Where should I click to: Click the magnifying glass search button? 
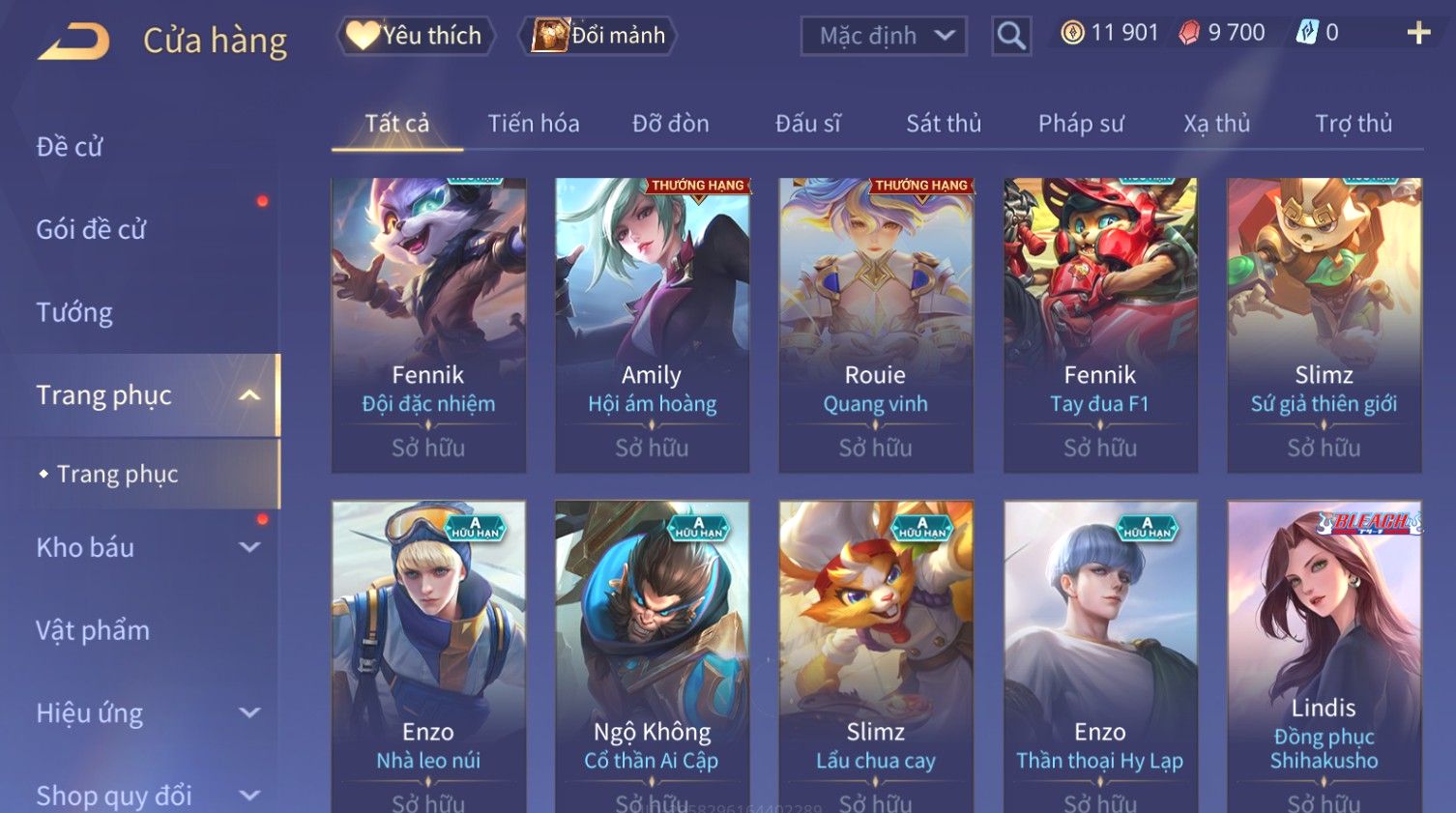pyautogui.click(x=1011, y=37)
